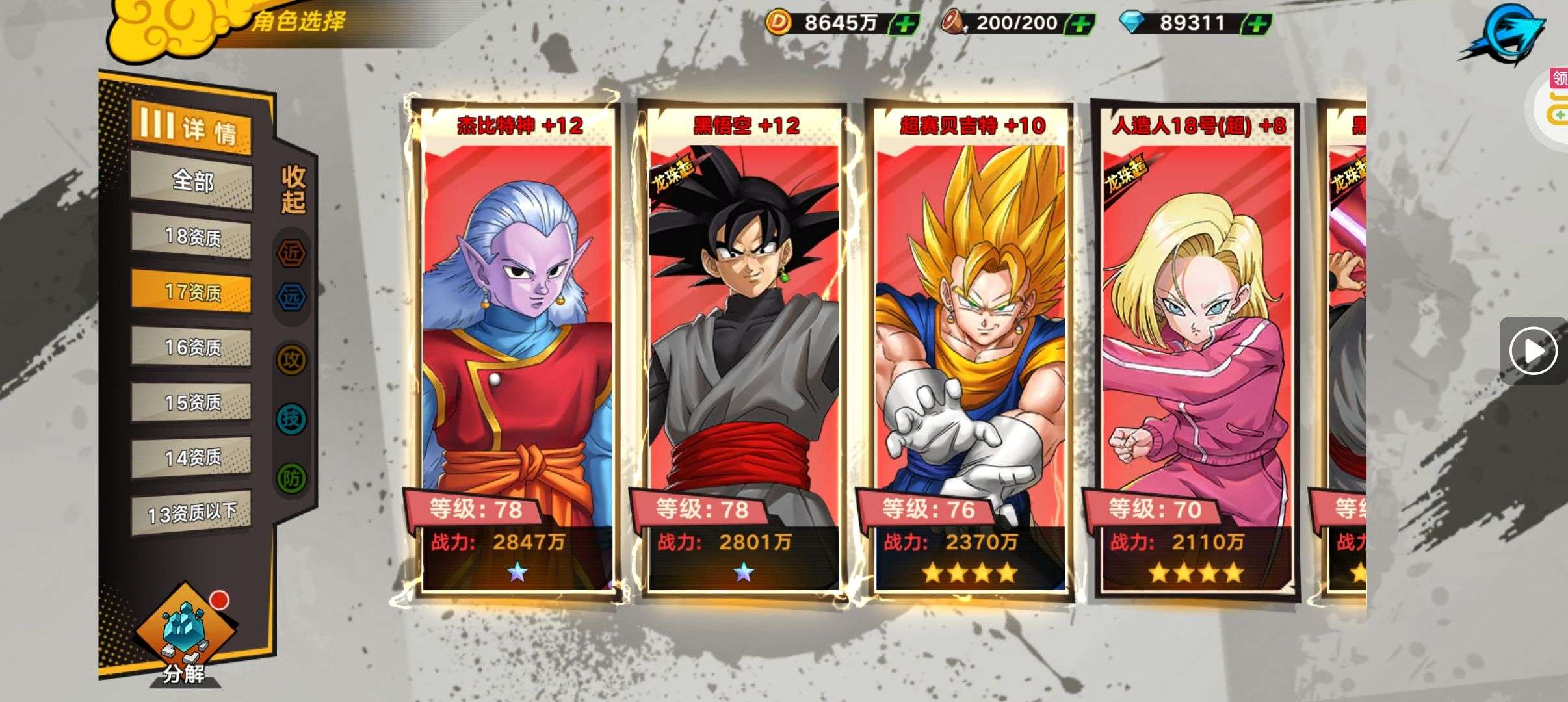The width and height of the screenshot is (1568, 702).
Task: Toggle the 防 defense type filter
Action: pos(292,478)
